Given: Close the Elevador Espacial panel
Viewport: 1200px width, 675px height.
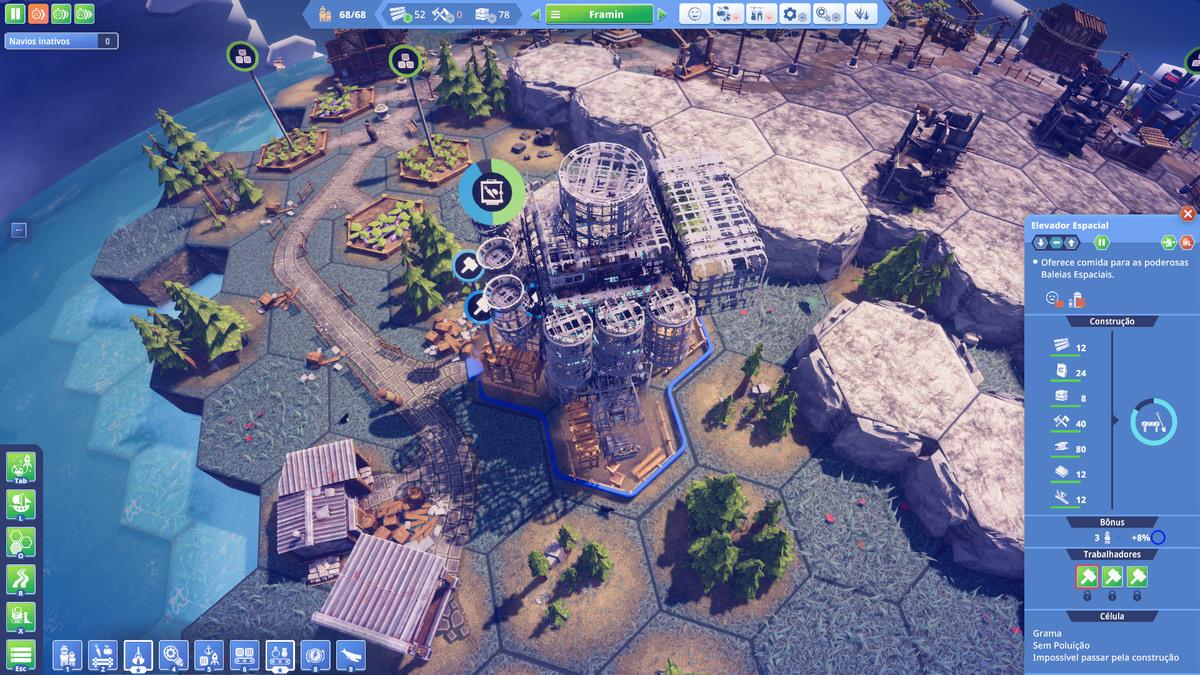Looking at the screenshot, I should (1188, 213).
